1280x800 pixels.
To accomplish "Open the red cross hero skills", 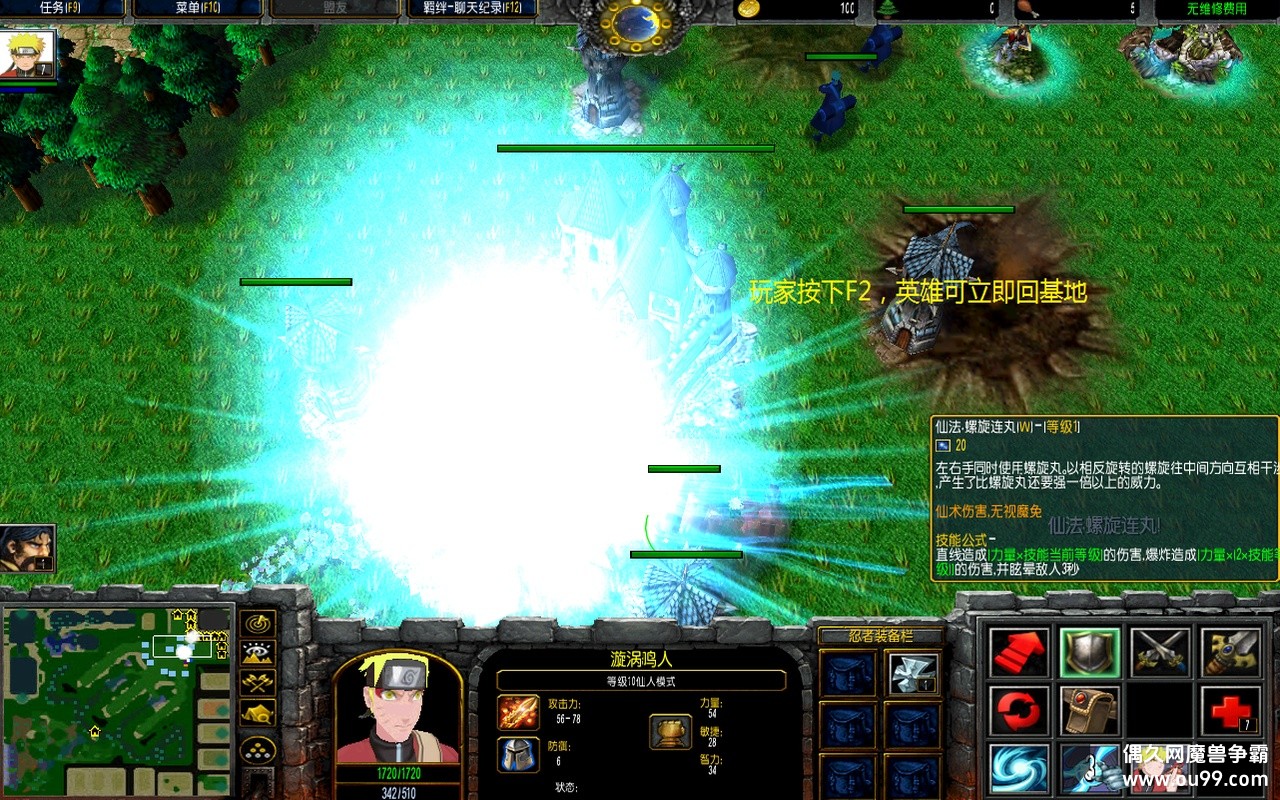I will pos(1230,710).
